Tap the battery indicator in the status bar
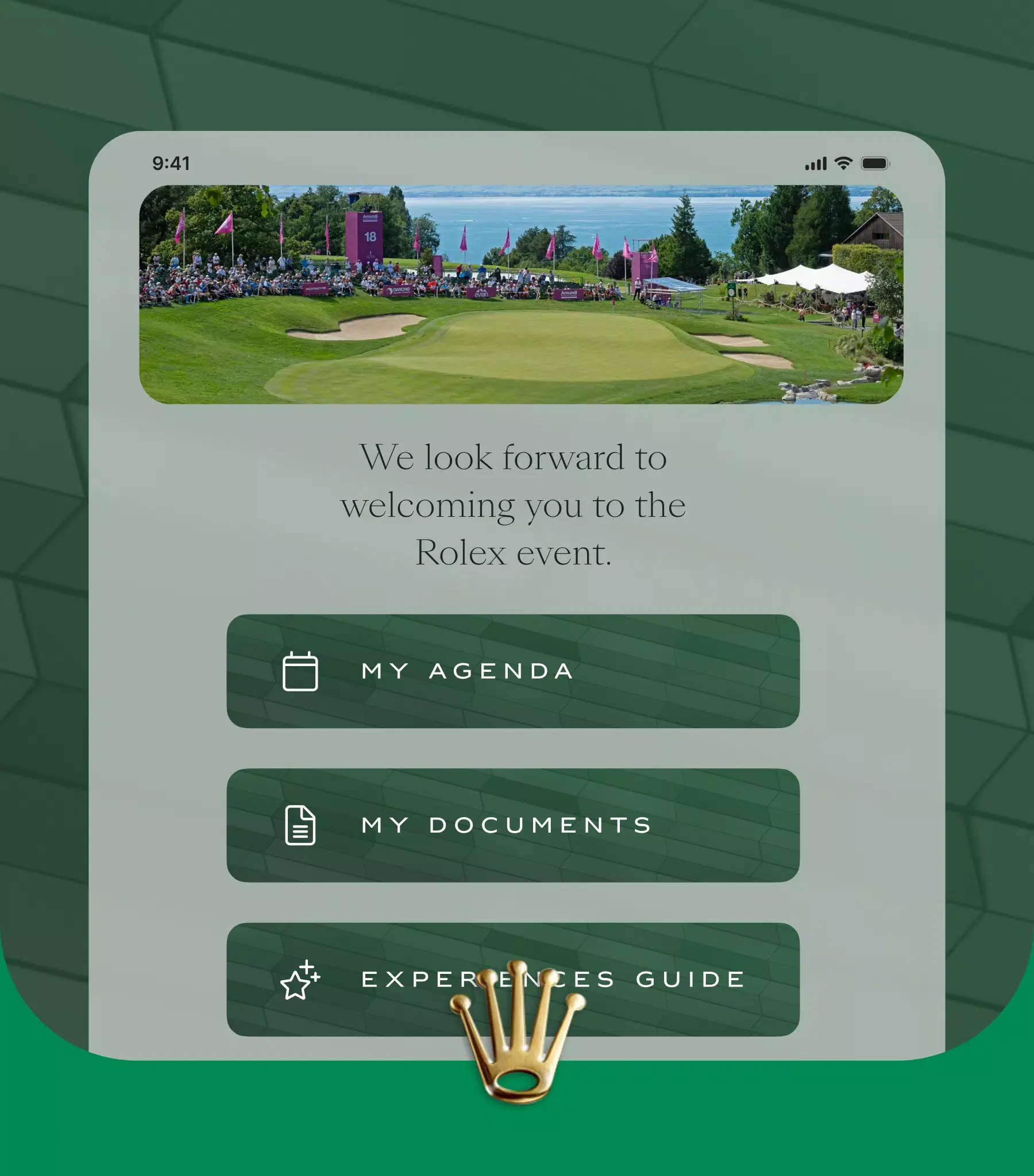The height and width of the screenshot is (1176, 1034). 874,163
